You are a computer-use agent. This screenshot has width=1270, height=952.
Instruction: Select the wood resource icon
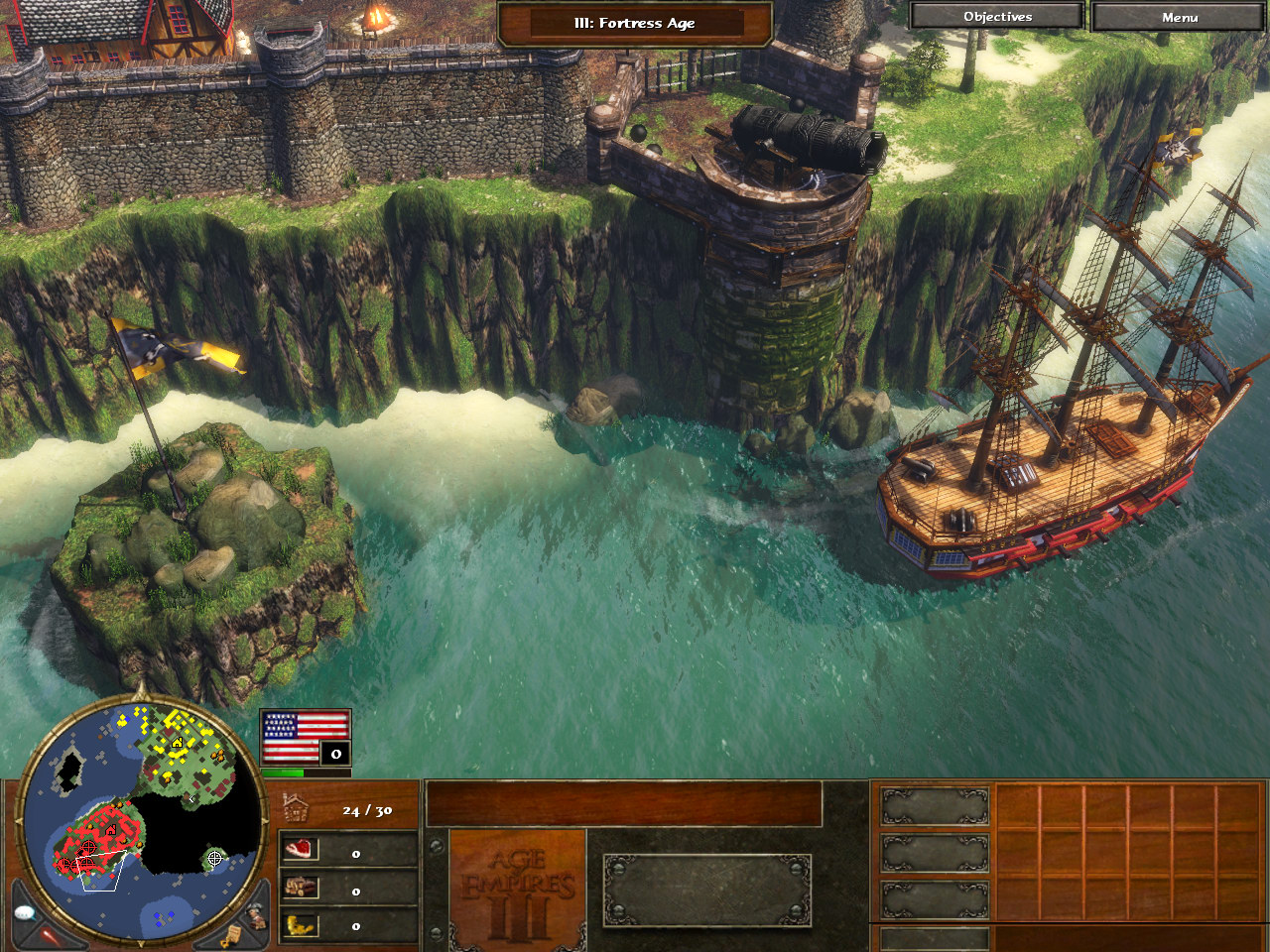pyautogui.click(x=301, y=888)
